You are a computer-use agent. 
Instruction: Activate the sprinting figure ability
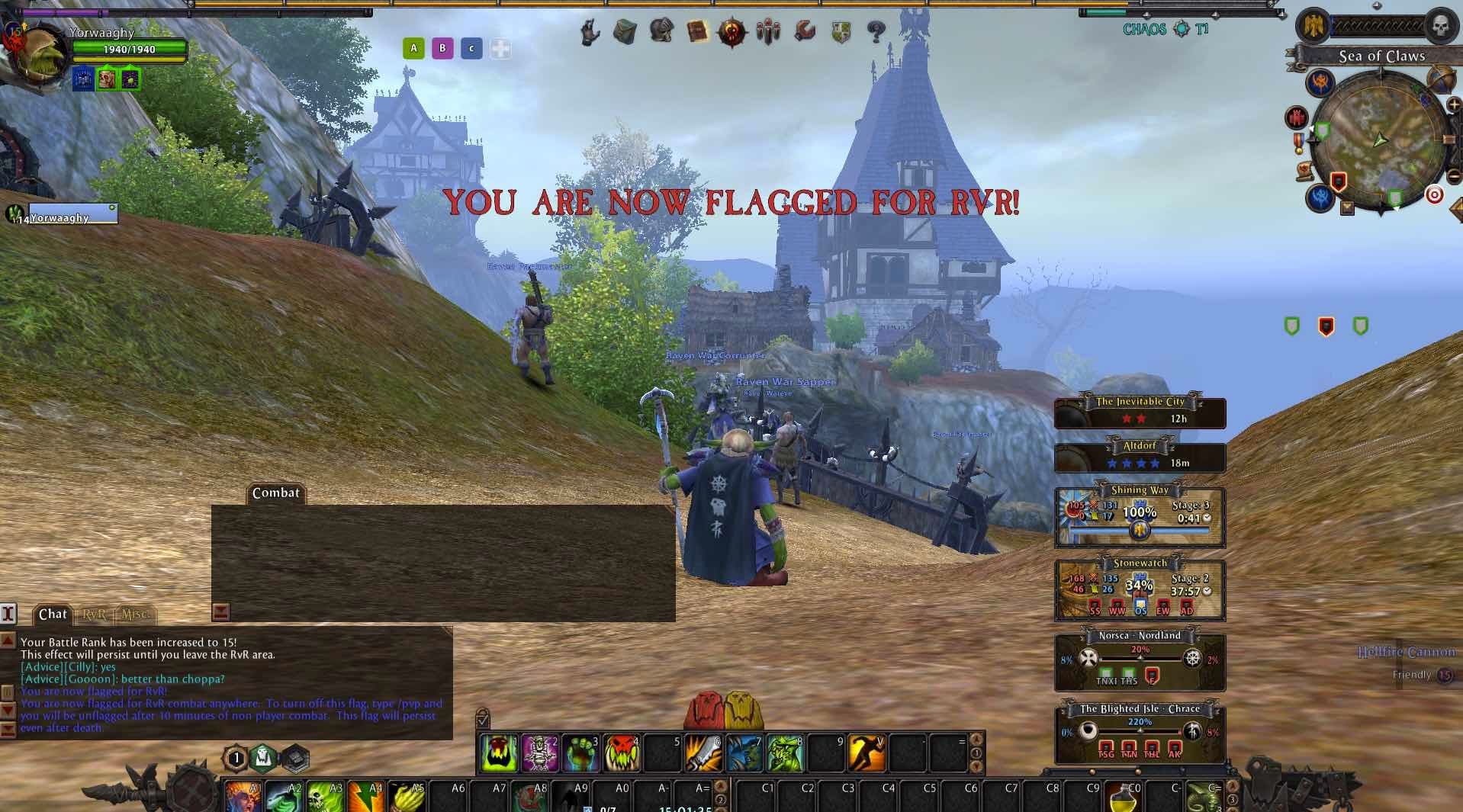pyautogui.click(x=866, y=753)
